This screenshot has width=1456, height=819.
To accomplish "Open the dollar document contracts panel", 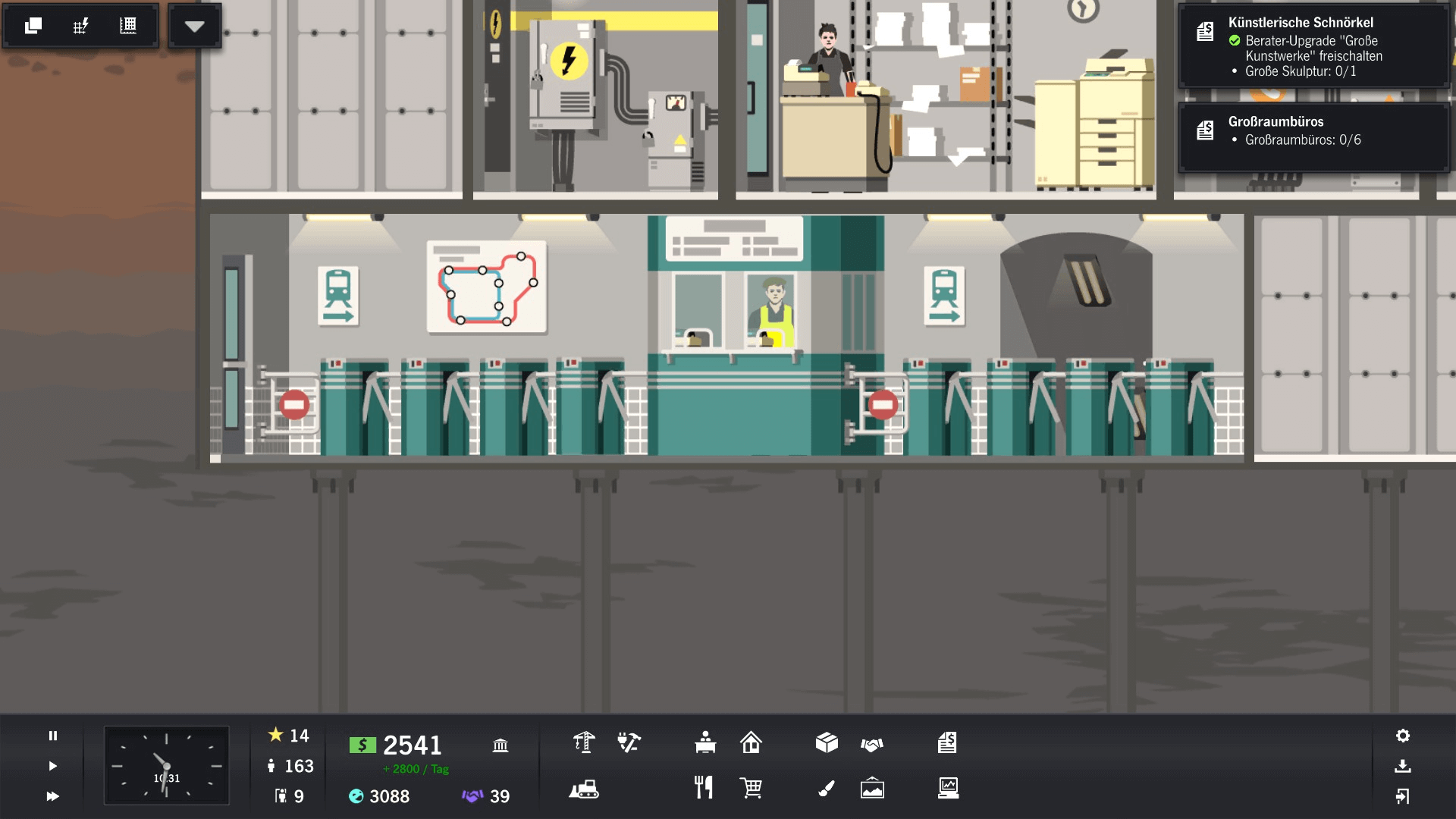I will tap(947, 742).
